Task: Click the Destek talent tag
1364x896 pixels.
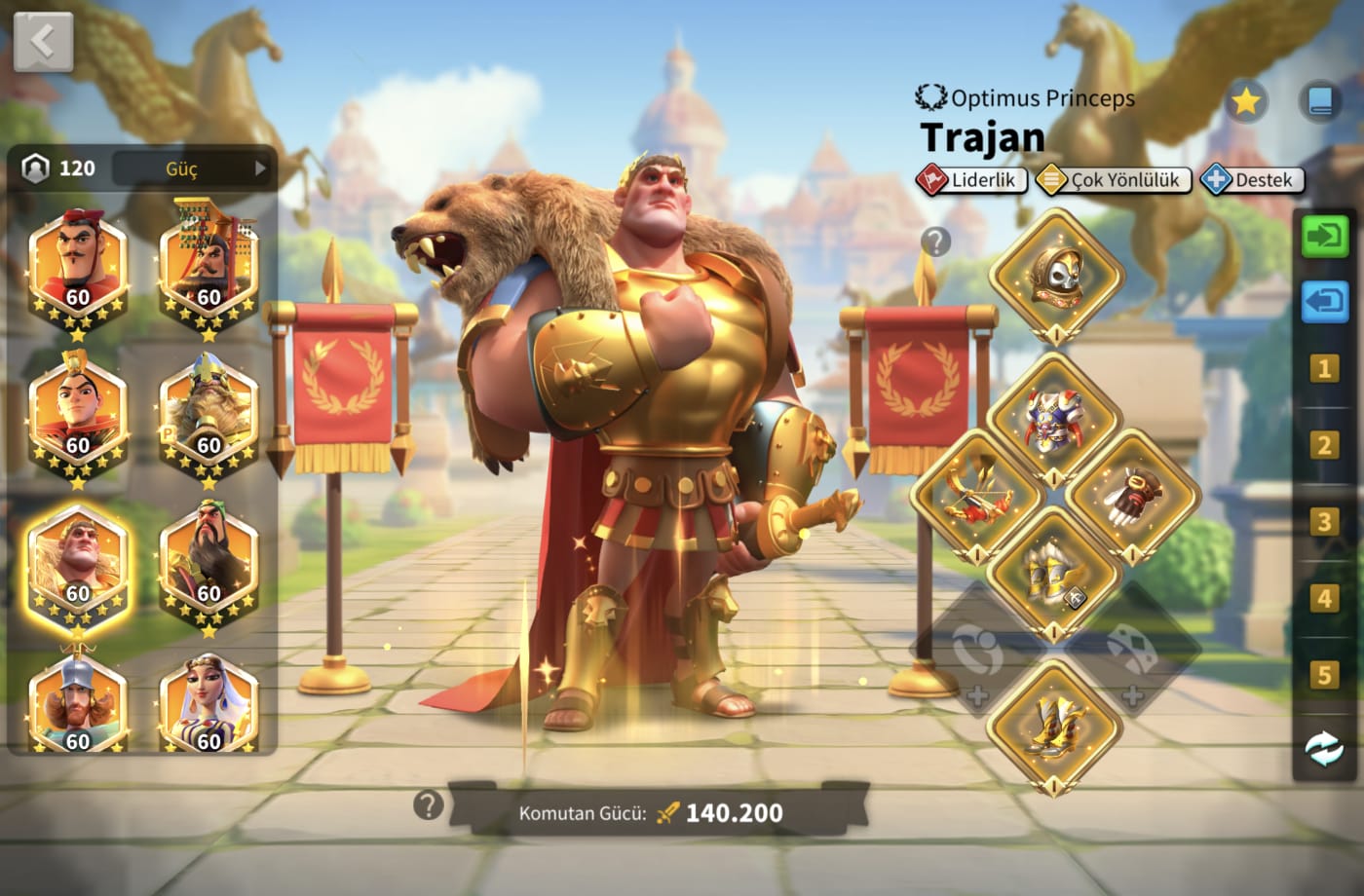Action: pos(1252,180)
